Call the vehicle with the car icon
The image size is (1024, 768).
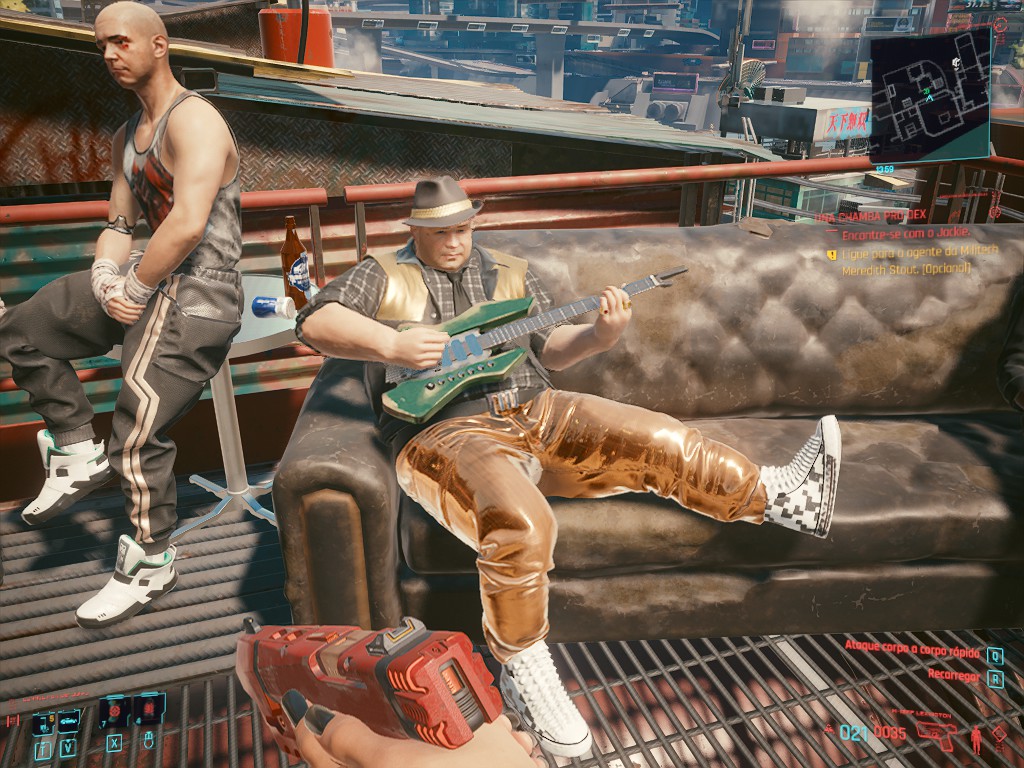(x=68, y=721)
